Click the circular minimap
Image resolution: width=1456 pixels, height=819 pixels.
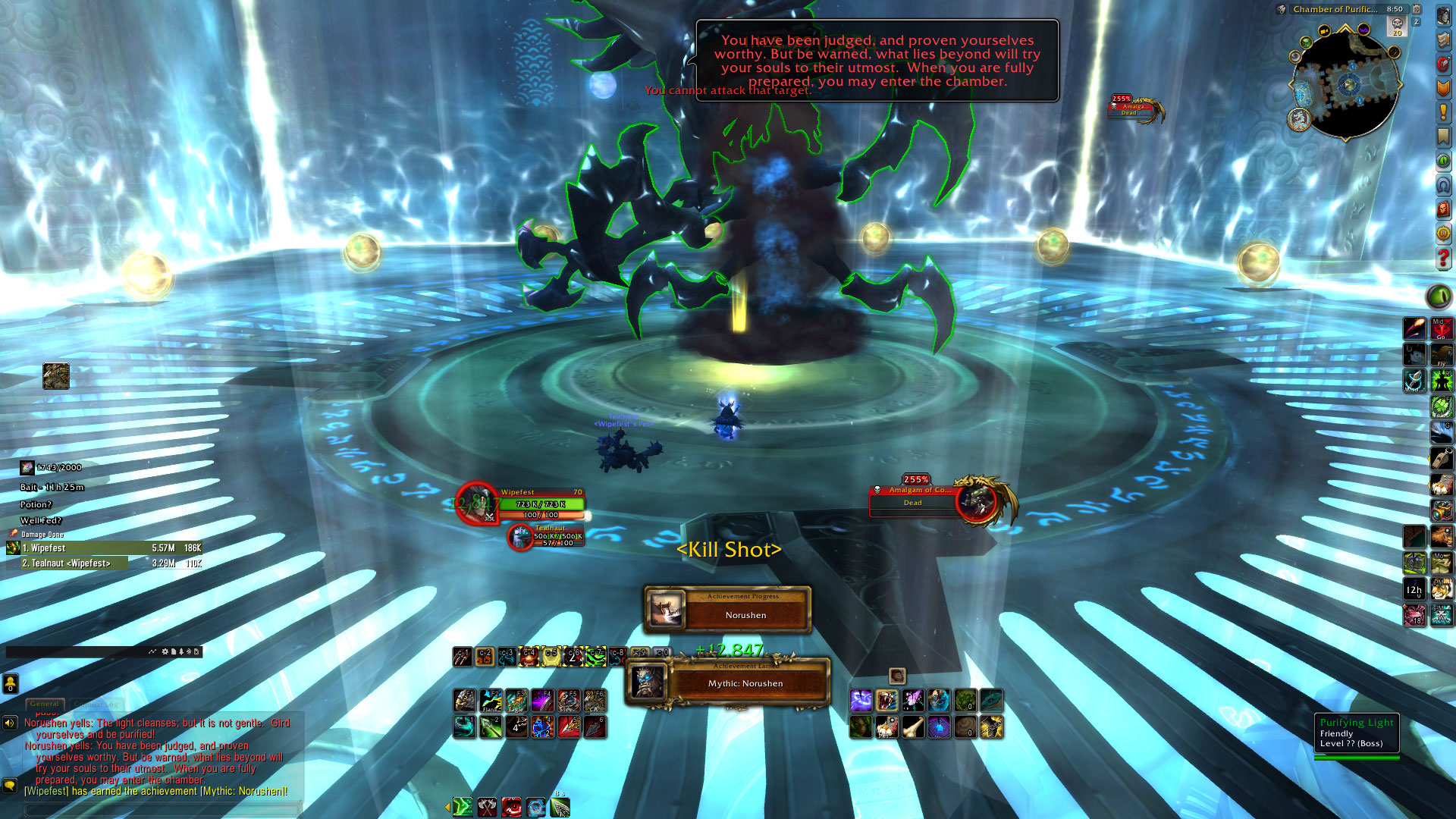(x=1345, y=84)
